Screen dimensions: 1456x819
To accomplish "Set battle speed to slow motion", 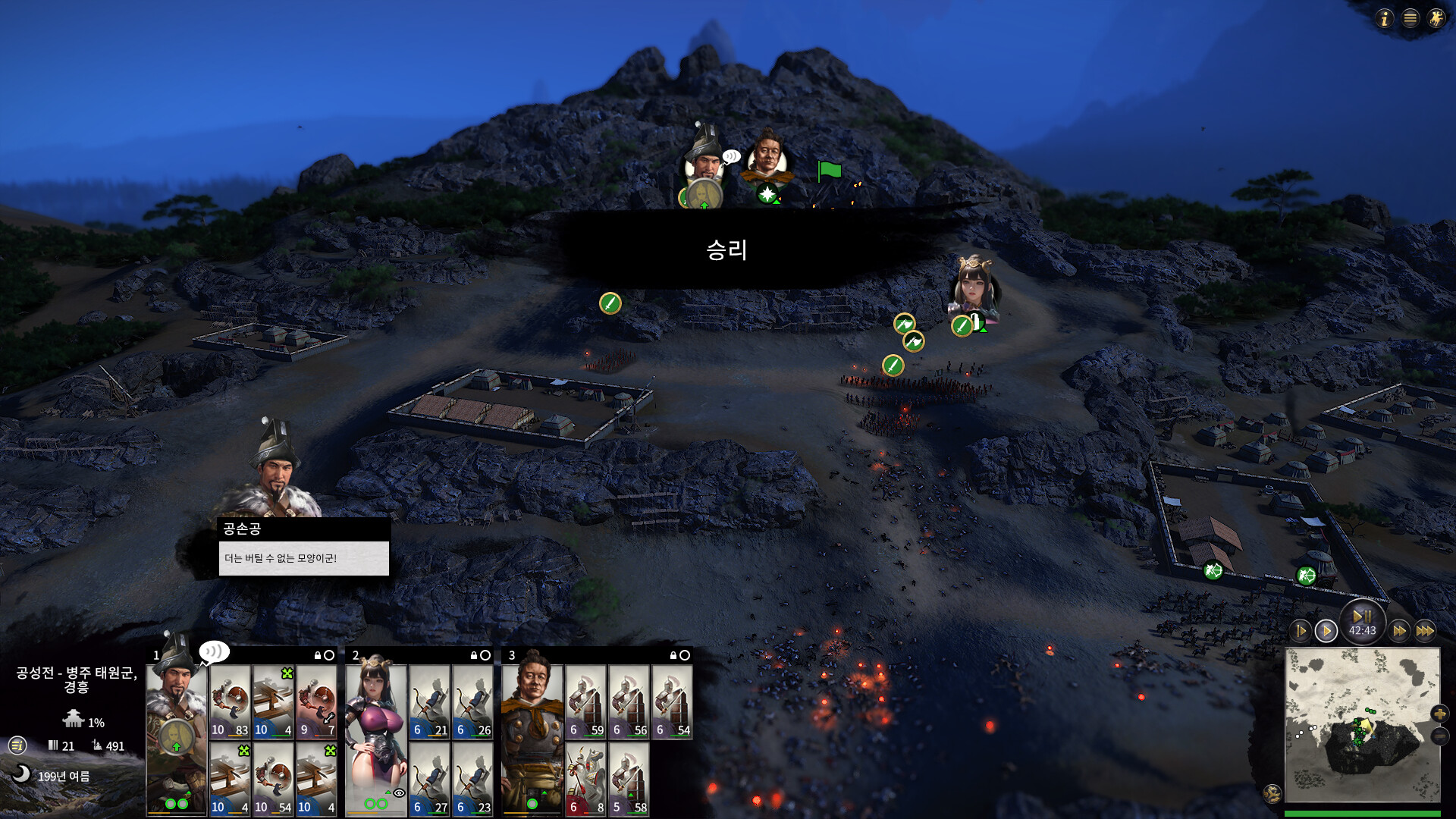I will pos(1301,631).
